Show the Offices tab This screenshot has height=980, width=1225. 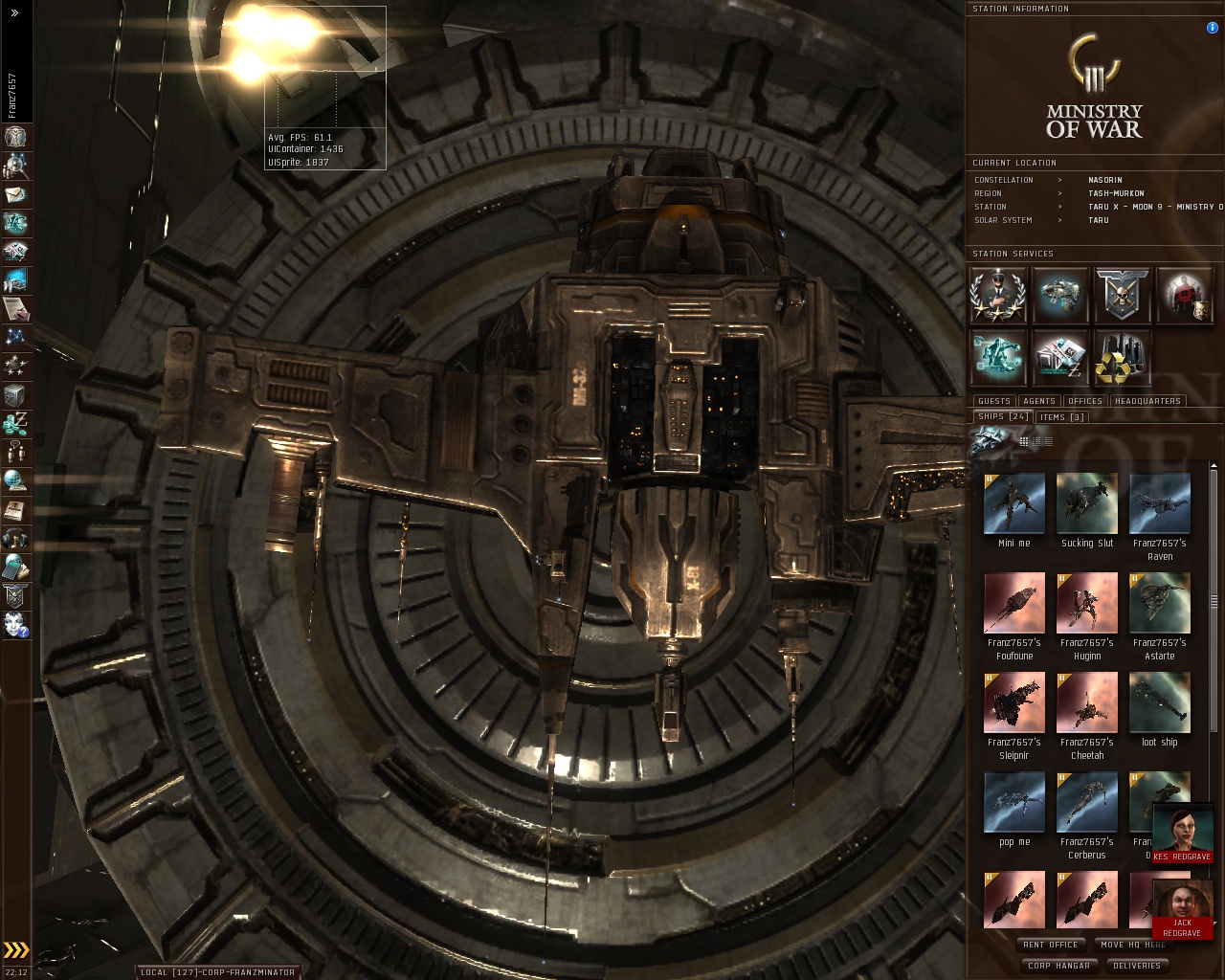coord(1084,401)
